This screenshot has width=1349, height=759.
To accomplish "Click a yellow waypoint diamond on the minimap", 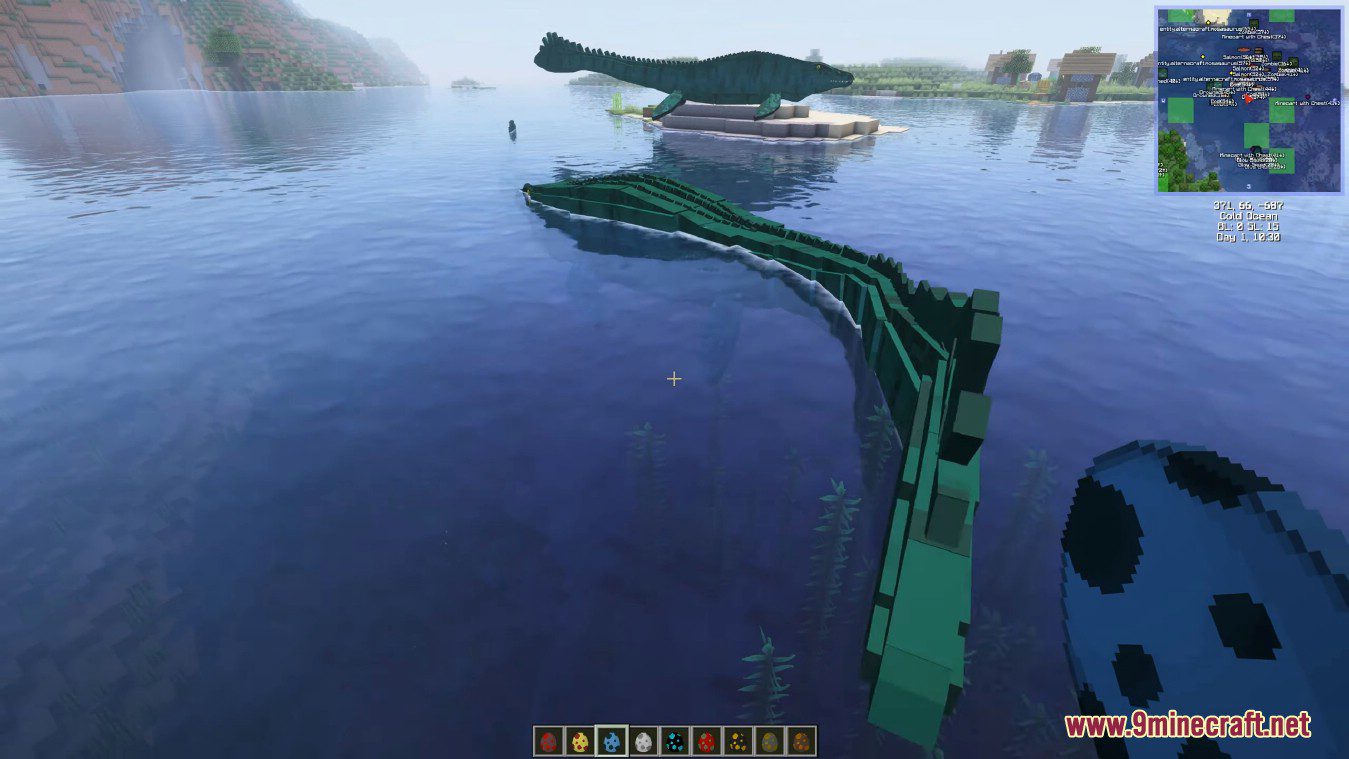I will (x=1202, y=57).
